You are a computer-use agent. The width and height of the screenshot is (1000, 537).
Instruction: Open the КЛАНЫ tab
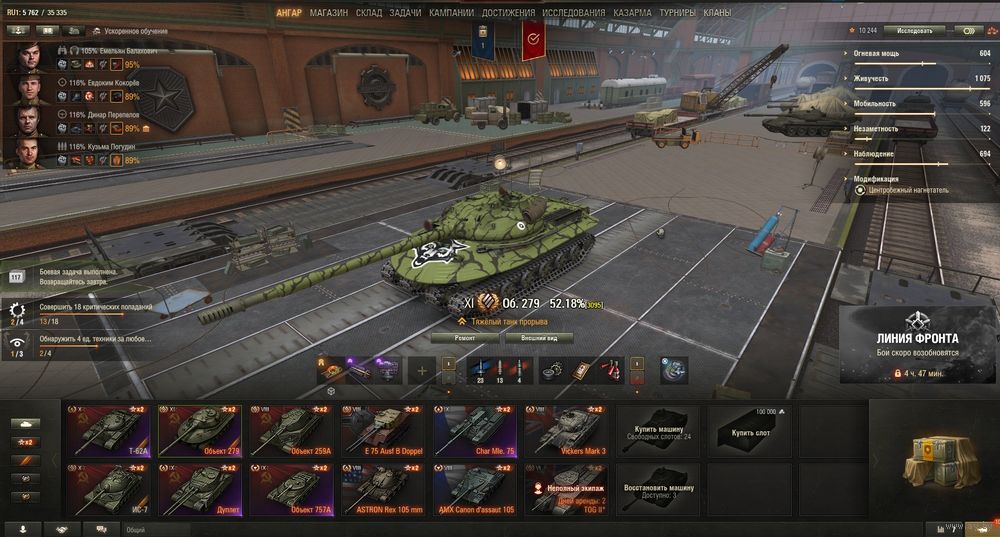click(716, 13)
